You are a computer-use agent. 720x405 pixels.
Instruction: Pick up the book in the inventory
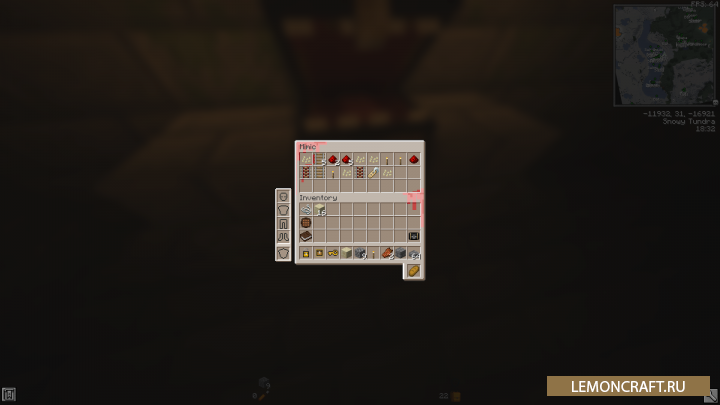[307, 236]
